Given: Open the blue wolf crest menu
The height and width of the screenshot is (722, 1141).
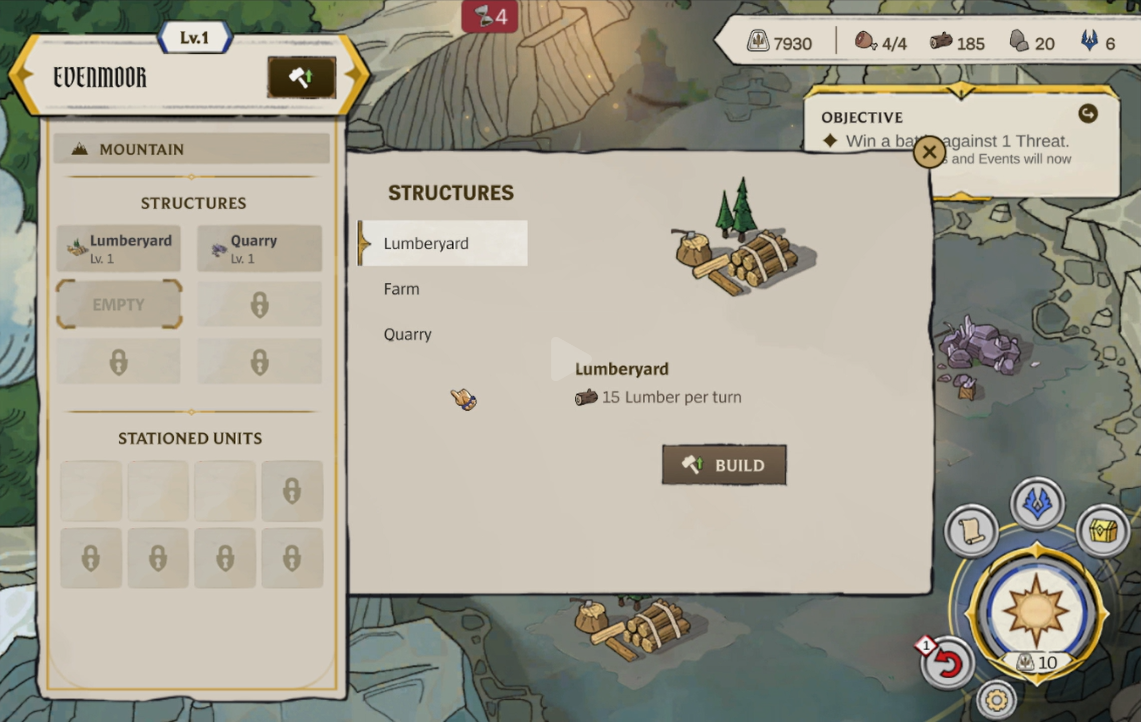Looking at the screenshot, I should [1037, 503].
